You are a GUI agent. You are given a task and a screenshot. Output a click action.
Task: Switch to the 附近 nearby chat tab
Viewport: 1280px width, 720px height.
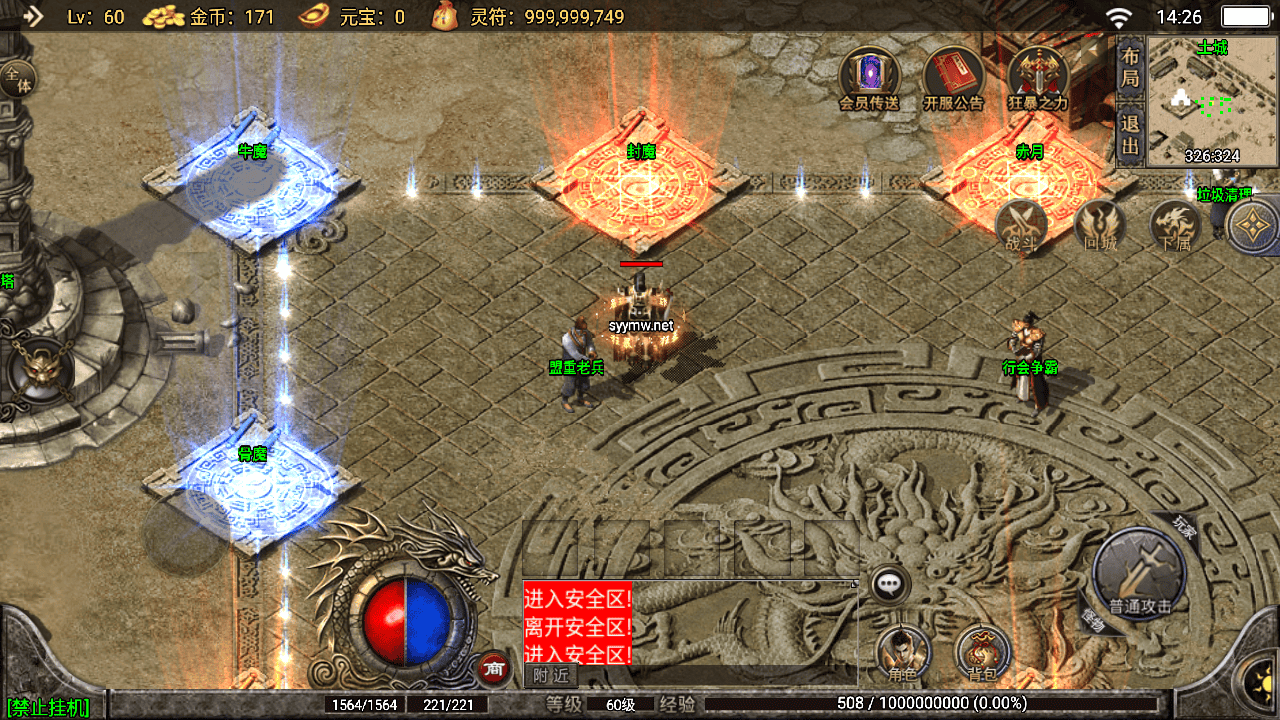pyautogui.click(x=551, y=676)
